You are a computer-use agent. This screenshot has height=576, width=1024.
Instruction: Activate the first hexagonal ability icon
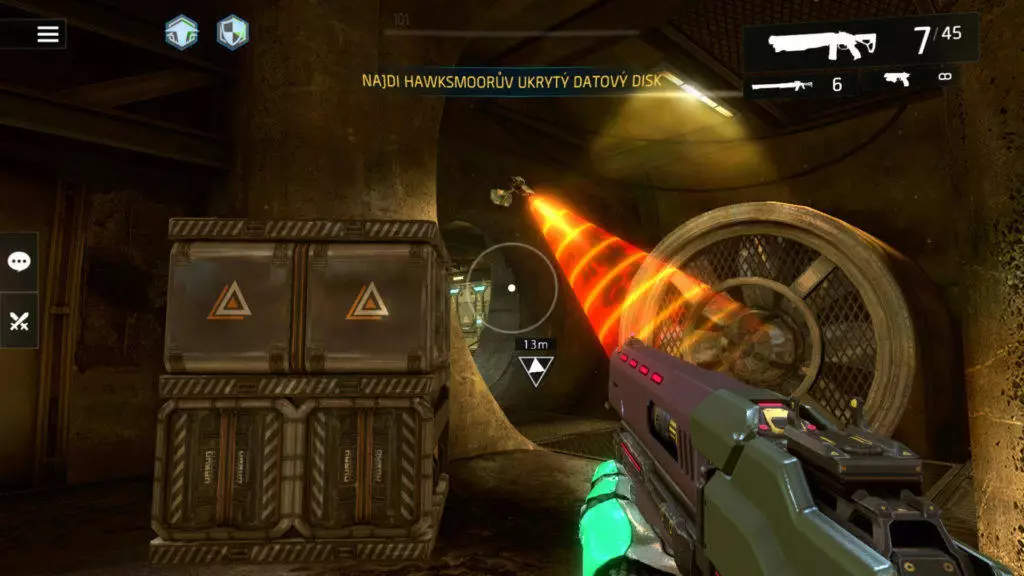click(181, 32)
